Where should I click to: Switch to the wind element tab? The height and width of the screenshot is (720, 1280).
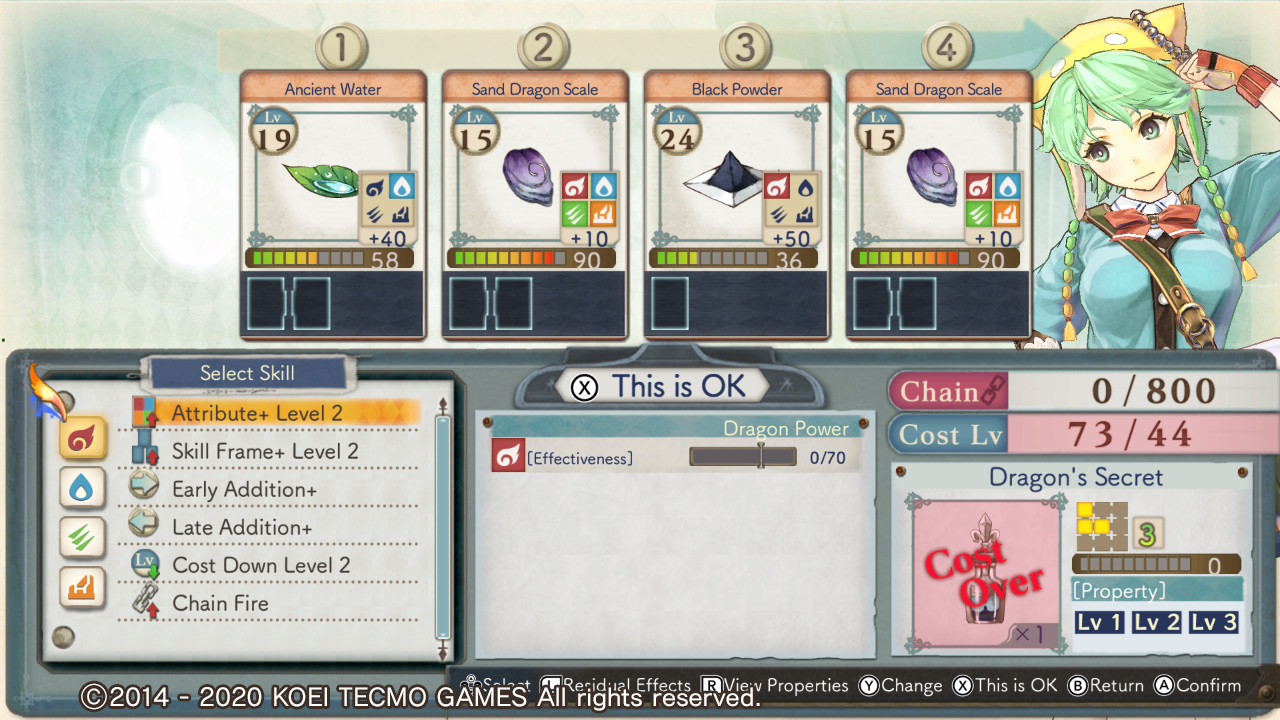click(83, 537)
